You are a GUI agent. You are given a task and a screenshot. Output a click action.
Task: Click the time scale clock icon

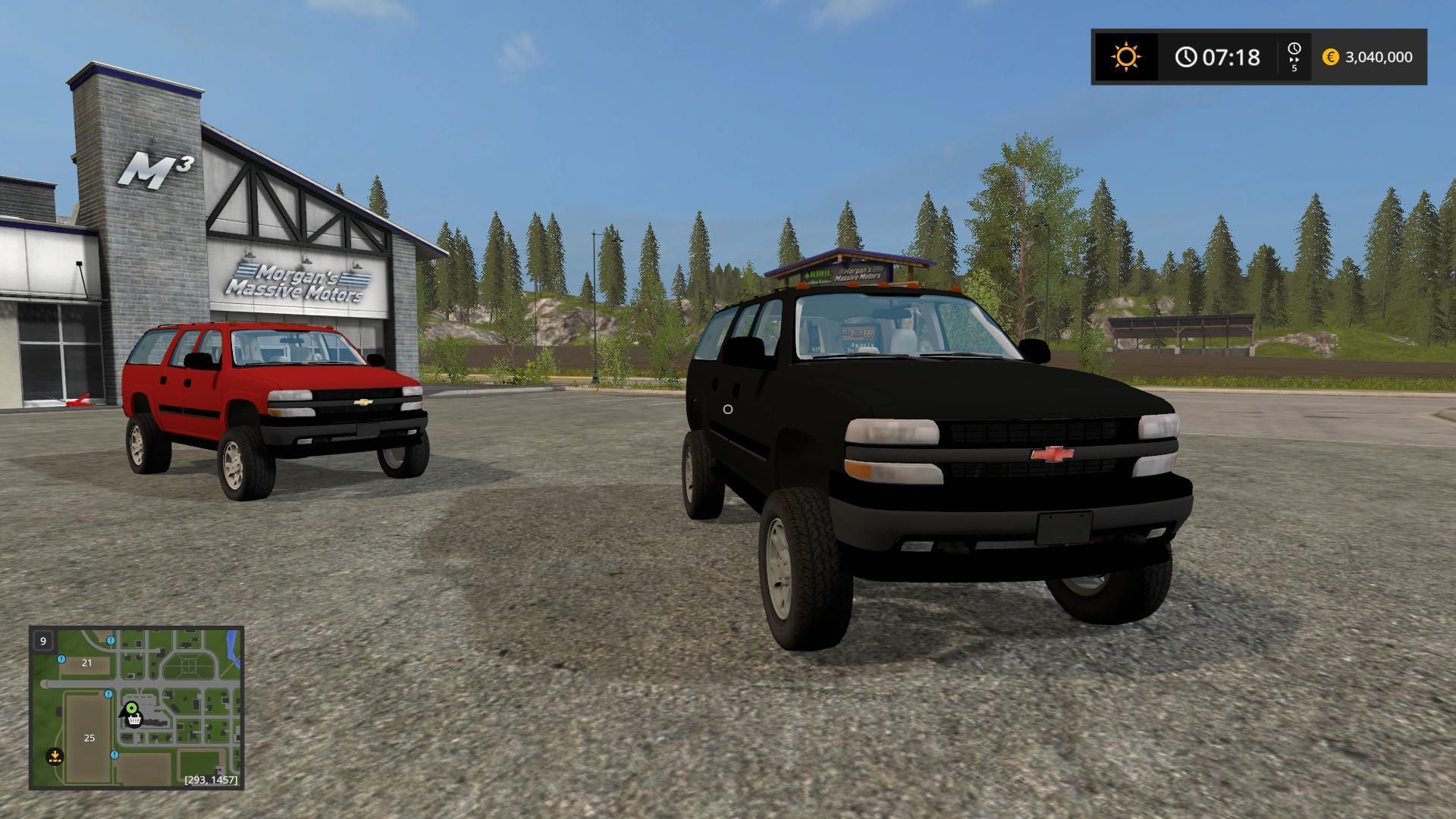1294,50
